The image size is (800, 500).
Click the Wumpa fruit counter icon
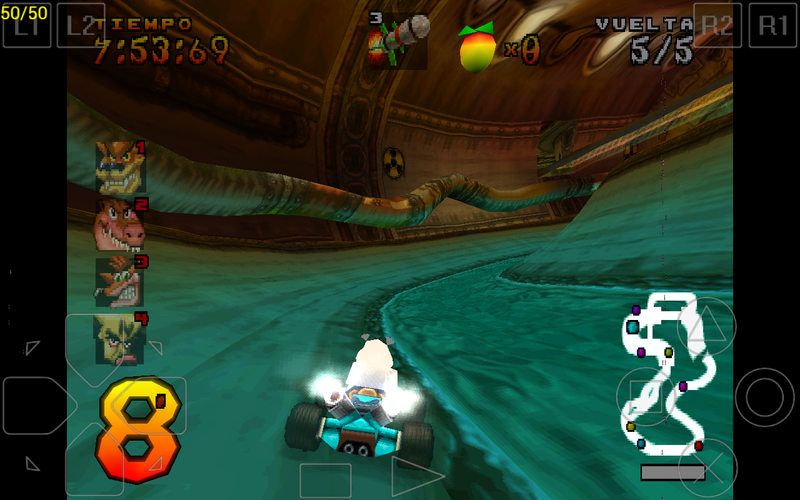point(477,47)
